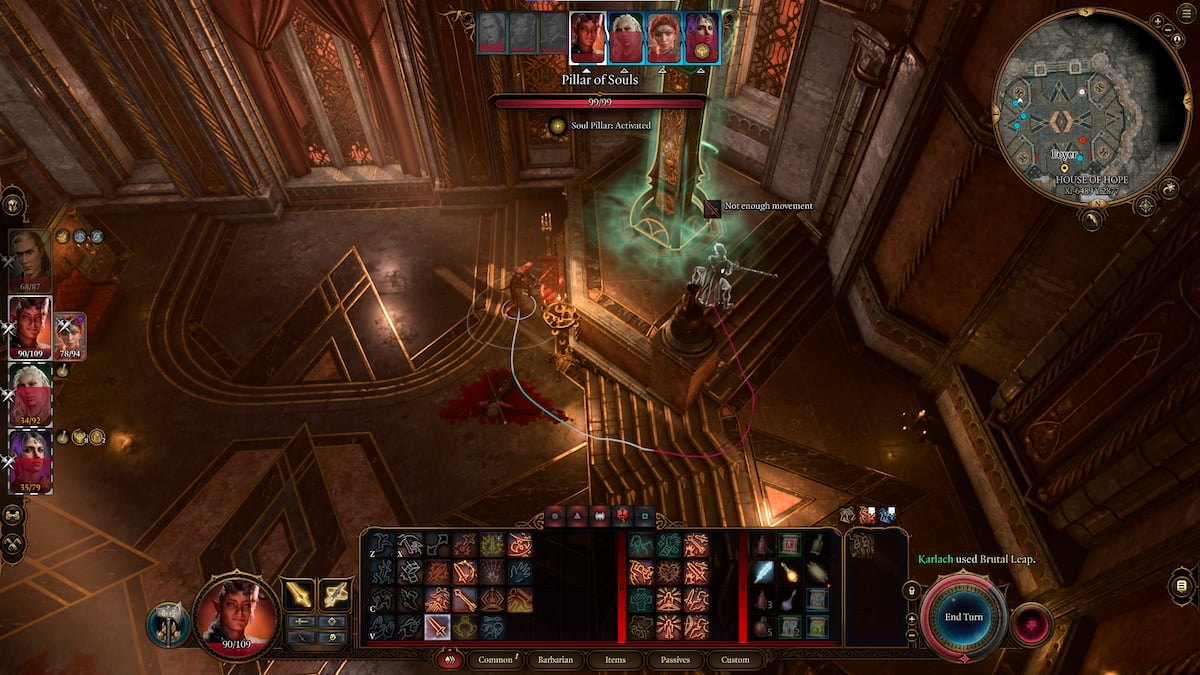Toggle the hotbar lock padlock icon
This screenshot has height=675, width=1200.
pos(911,592)
